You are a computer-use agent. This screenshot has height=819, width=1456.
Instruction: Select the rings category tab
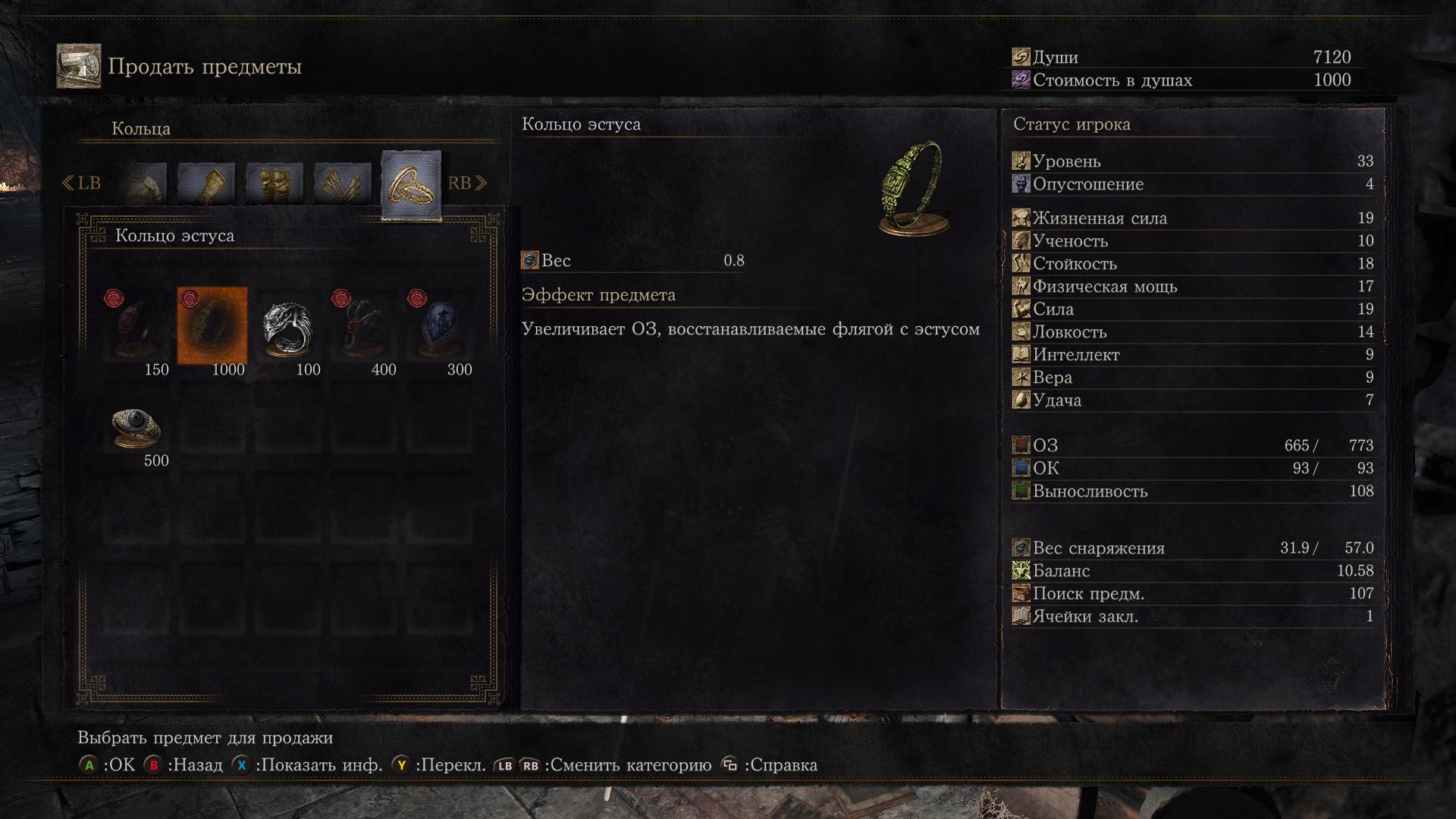411,184
